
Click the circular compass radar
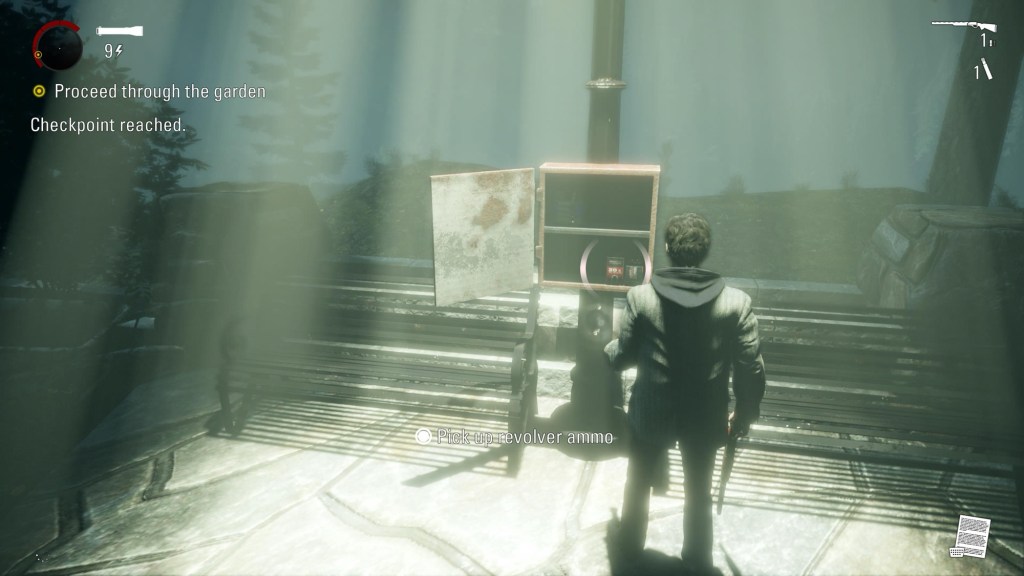point(58,46)
